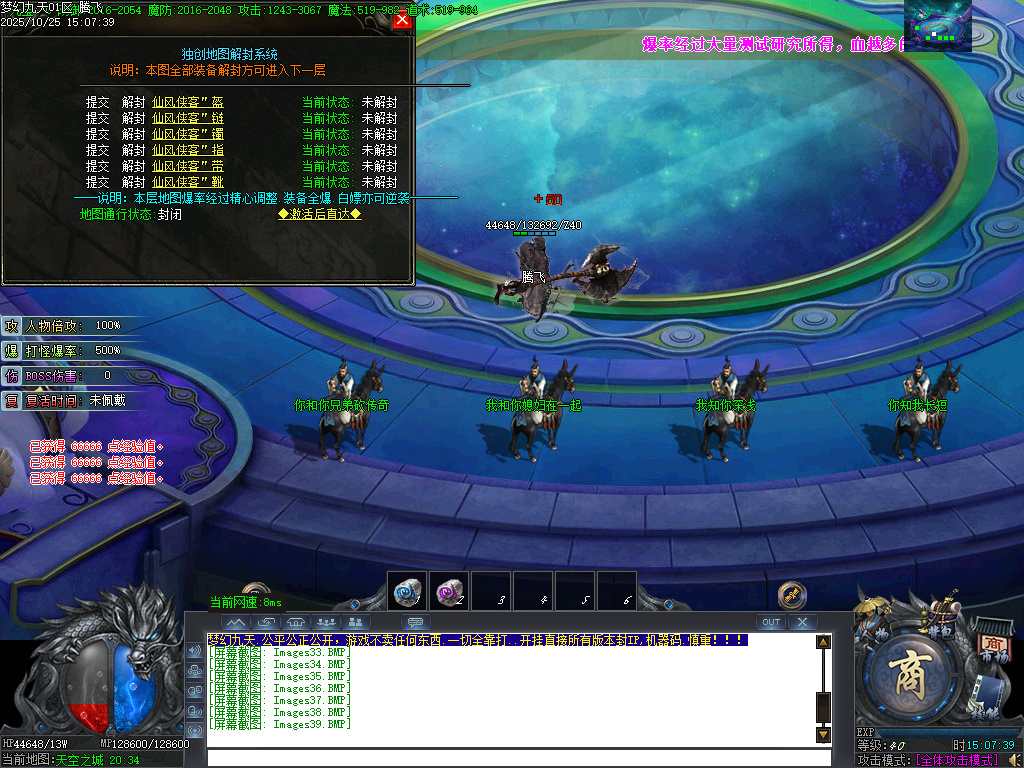Open the minimap in the top corner
1024x768 pixels.
click(938, 27)
